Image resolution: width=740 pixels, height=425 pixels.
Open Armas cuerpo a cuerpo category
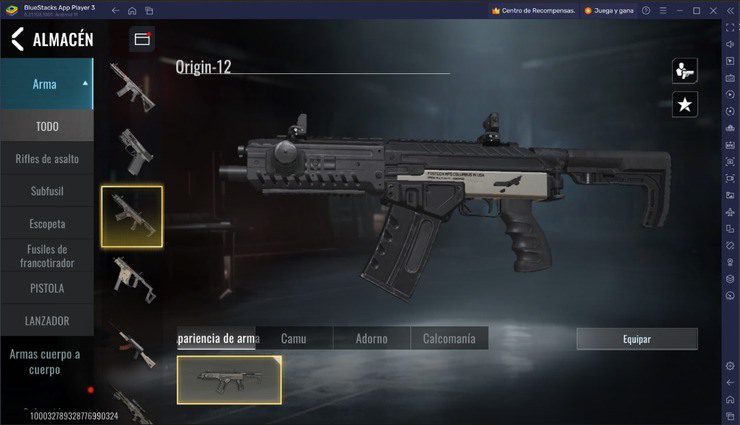pyautogui.click(x=47, y=361)
